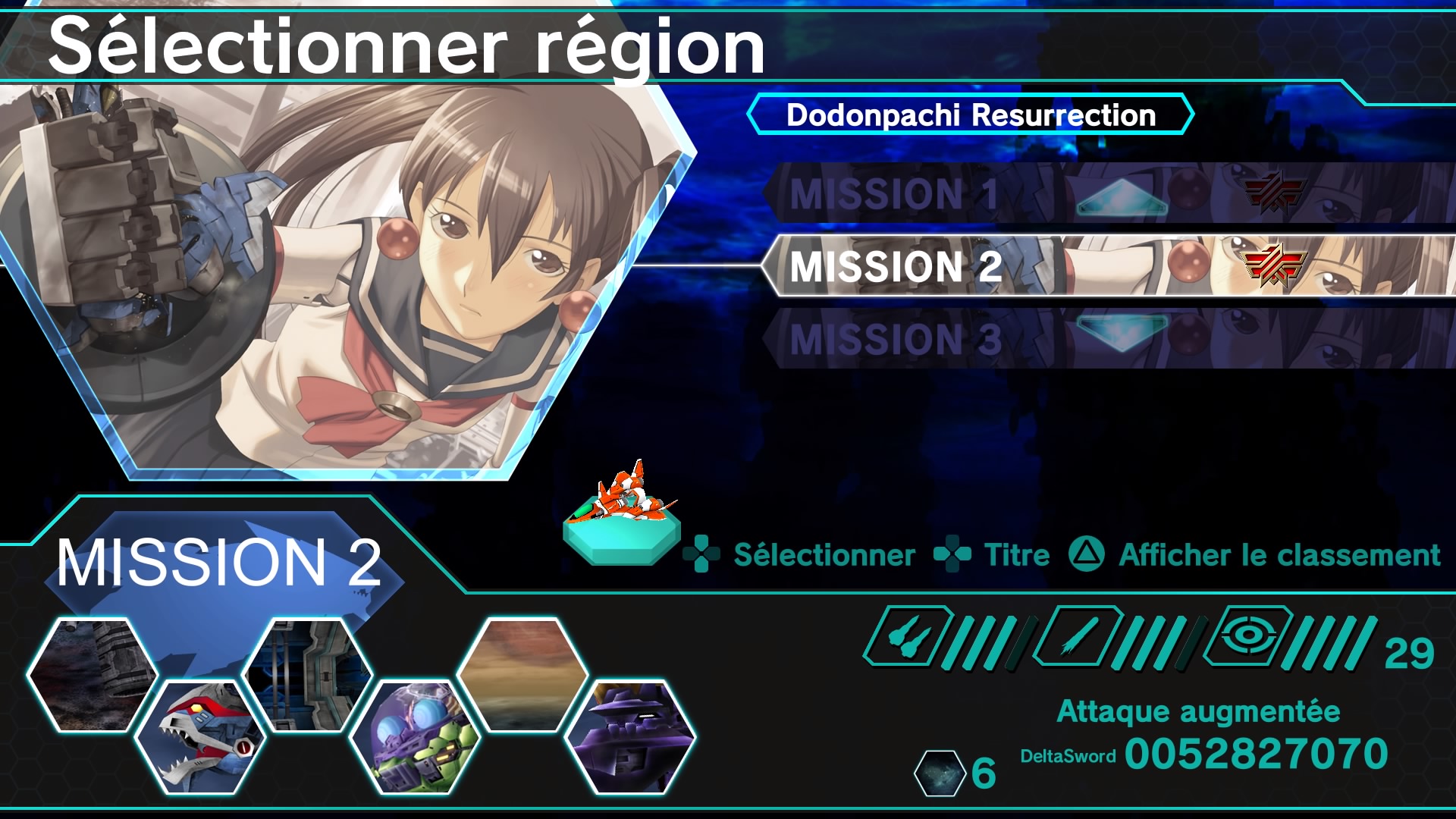Select the MISSION 1 entry
1456x819 pixels.
coord(895,193)
